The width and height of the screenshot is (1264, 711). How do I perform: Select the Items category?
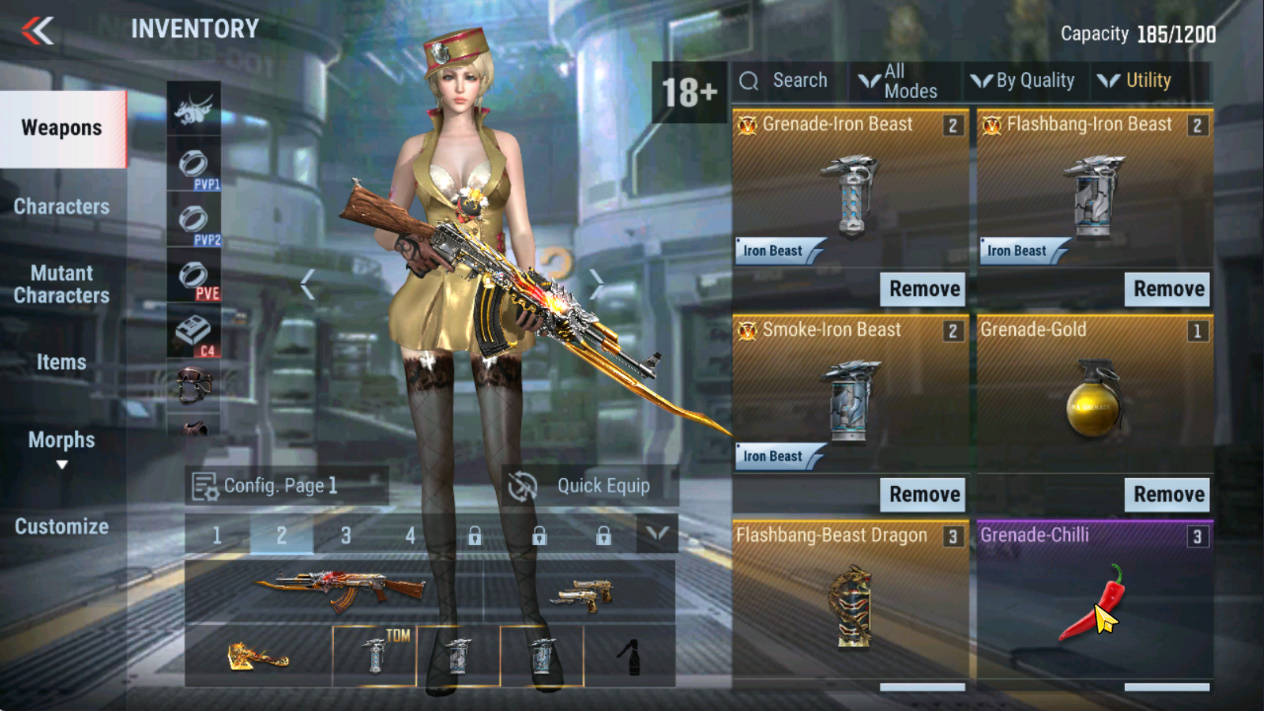click(x=62, y=362)
